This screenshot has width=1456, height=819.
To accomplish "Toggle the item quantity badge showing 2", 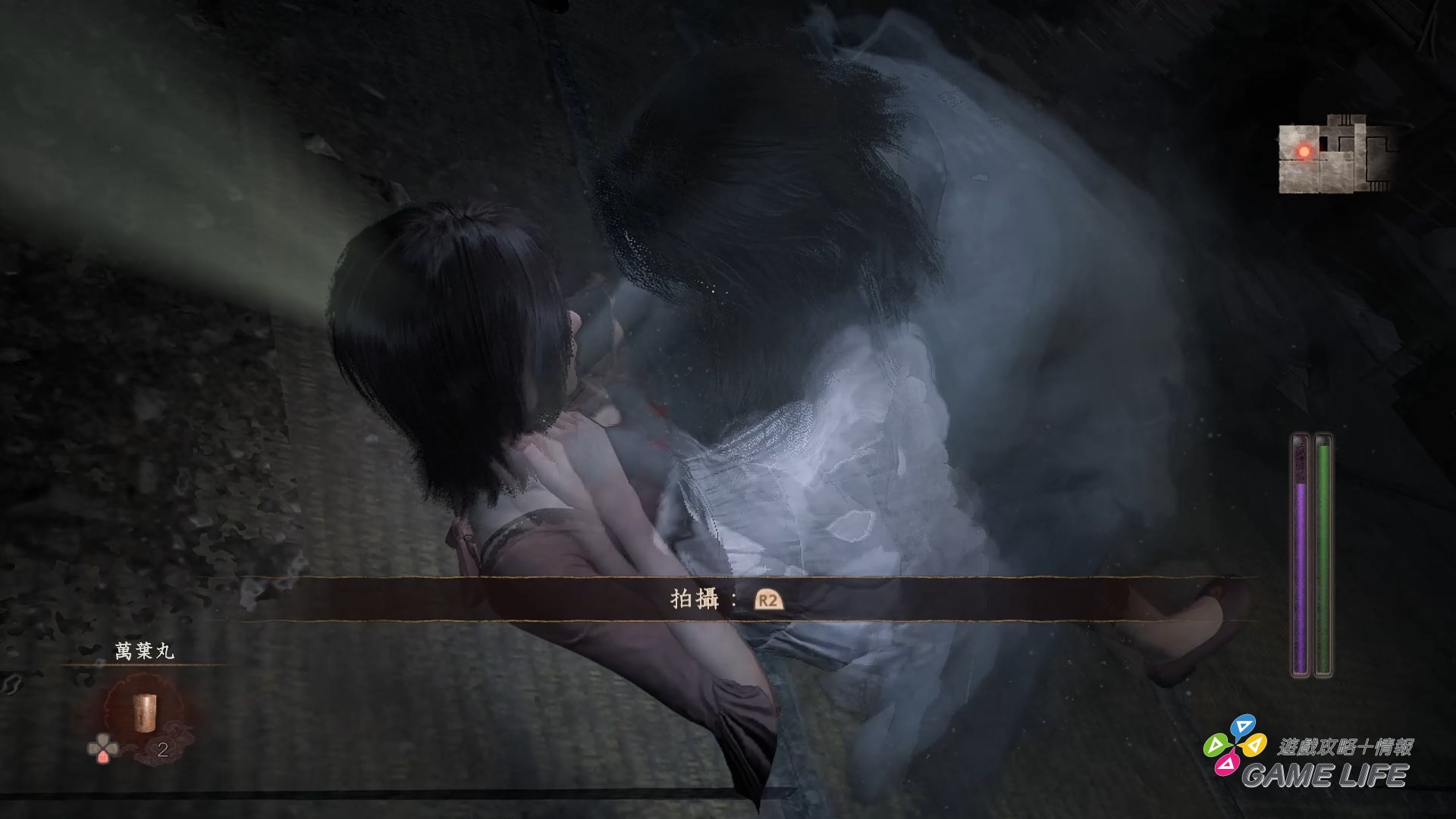I will (162, 751).
